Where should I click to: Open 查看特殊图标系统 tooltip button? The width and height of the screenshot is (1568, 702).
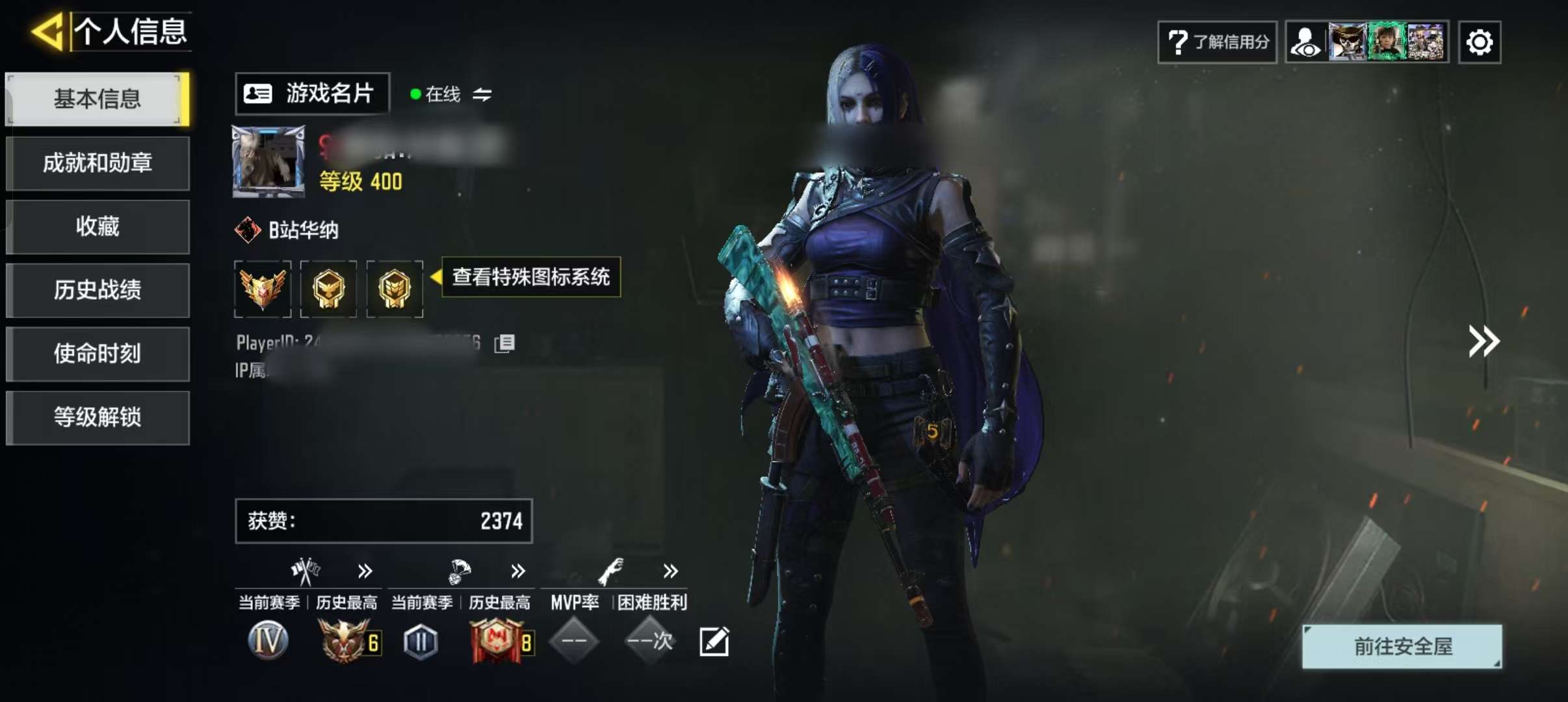530,277
